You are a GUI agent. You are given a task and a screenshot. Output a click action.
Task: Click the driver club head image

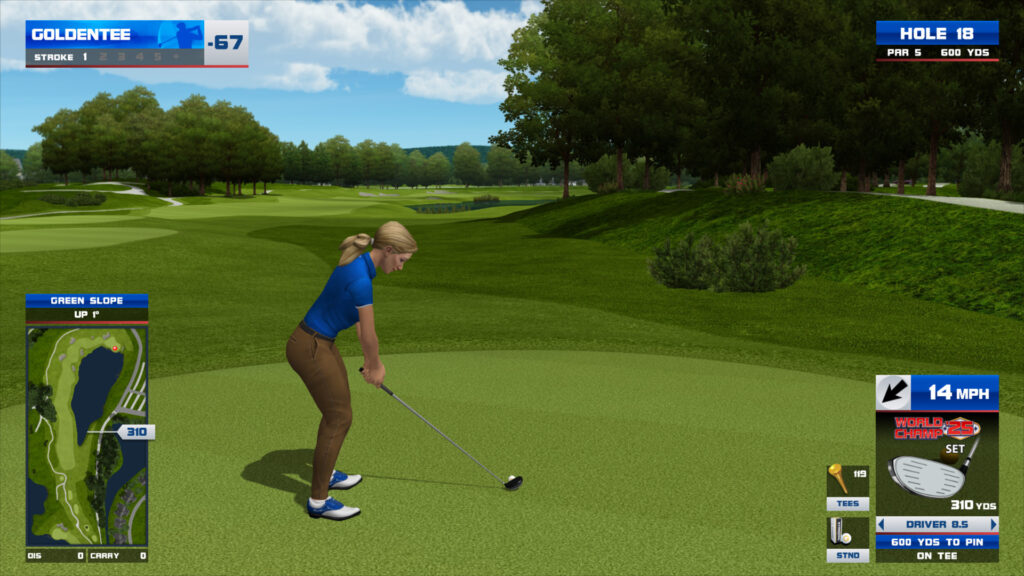tap(927, 475)
